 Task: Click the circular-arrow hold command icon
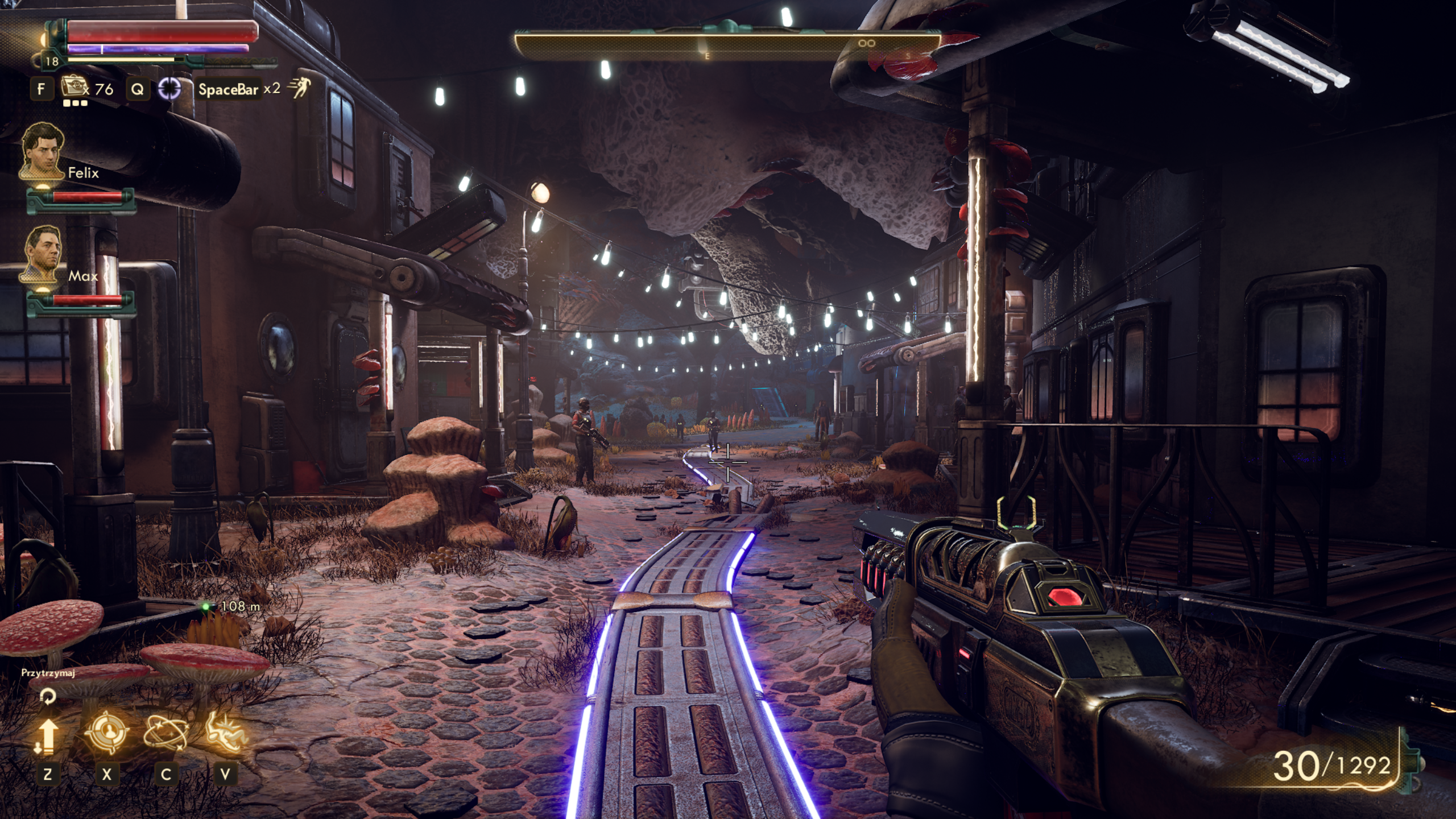(x=48, y=696)
